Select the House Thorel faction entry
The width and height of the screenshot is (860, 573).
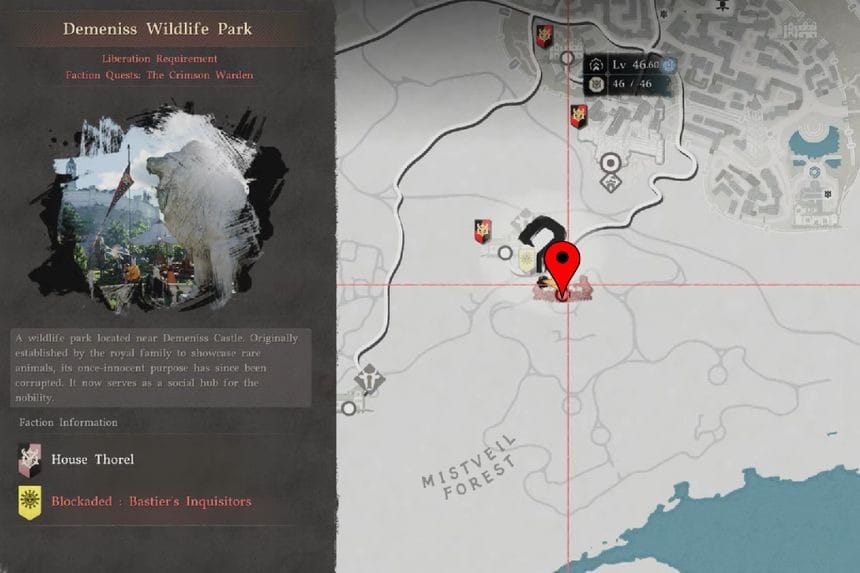pos(78,460)
